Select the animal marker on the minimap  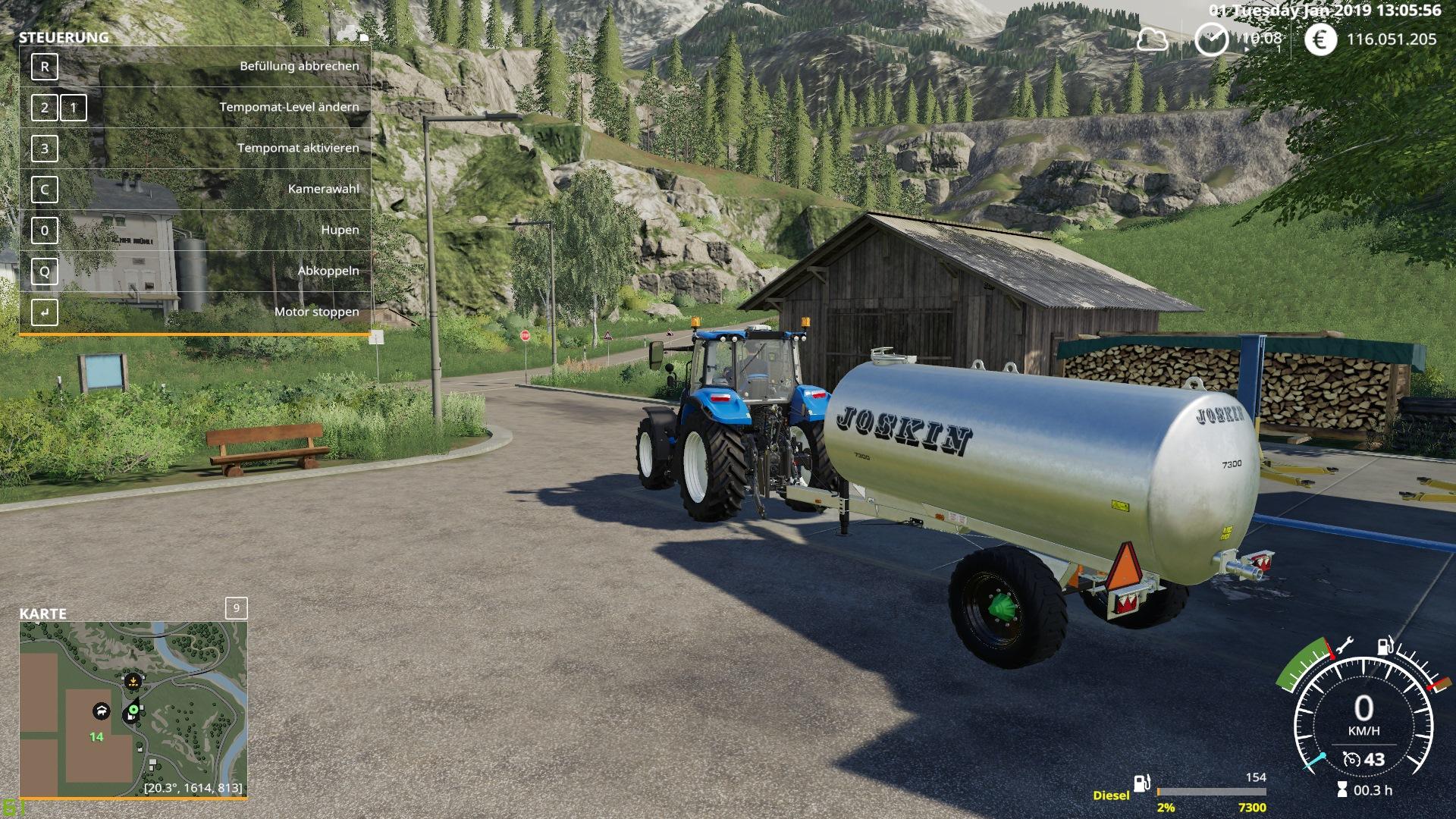click(x=101, y=711)
